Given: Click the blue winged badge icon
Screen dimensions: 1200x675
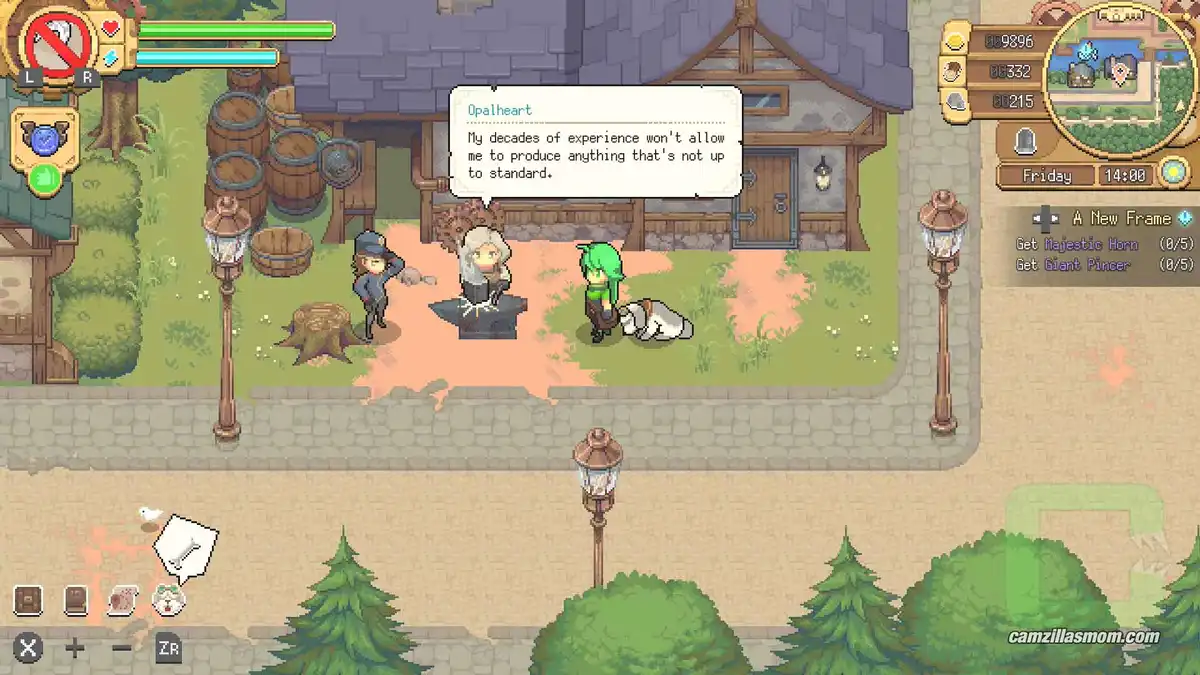Looking at the screenshot, I should click(45, 138).
